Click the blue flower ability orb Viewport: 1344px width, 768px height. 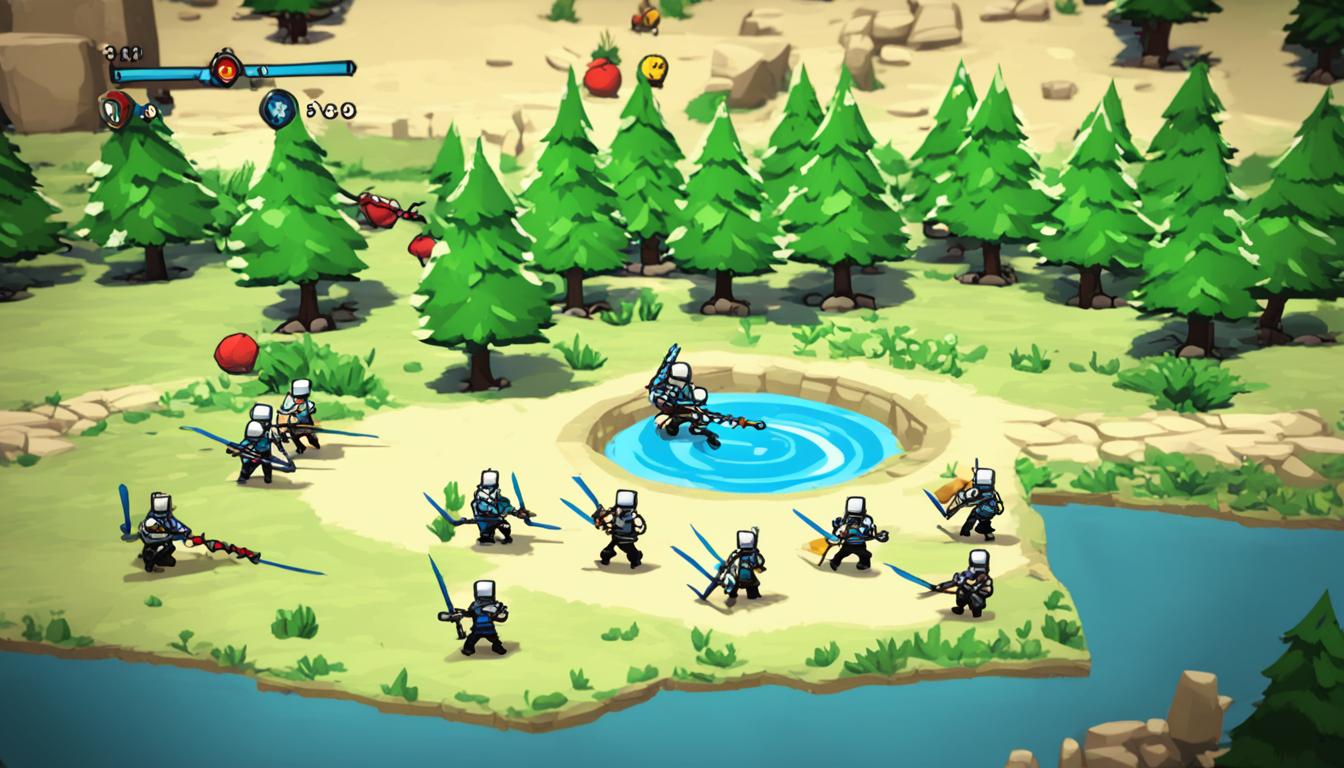tap(278, 109)
